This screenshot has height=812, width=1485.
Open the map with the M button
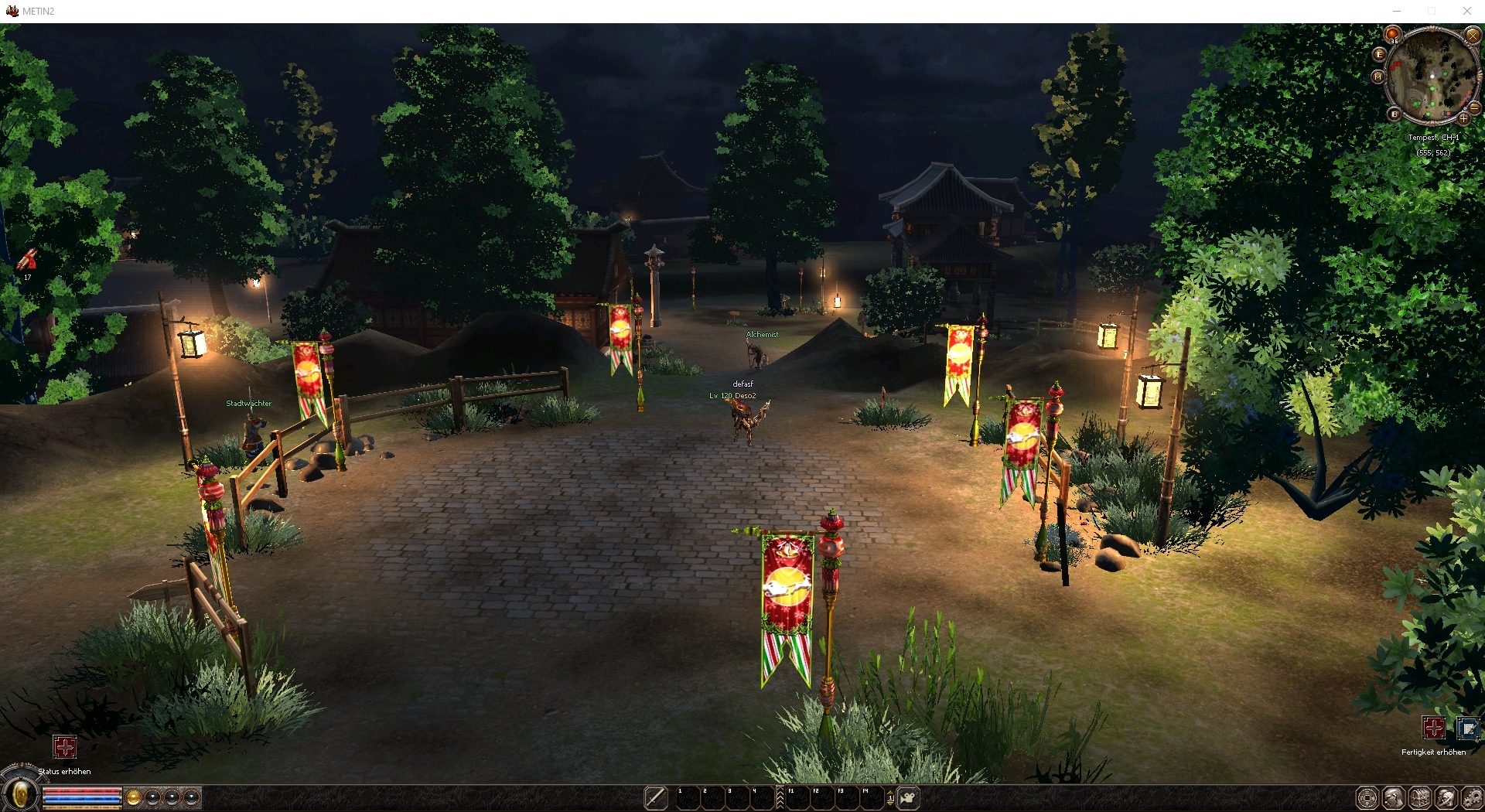[1377, 77]
